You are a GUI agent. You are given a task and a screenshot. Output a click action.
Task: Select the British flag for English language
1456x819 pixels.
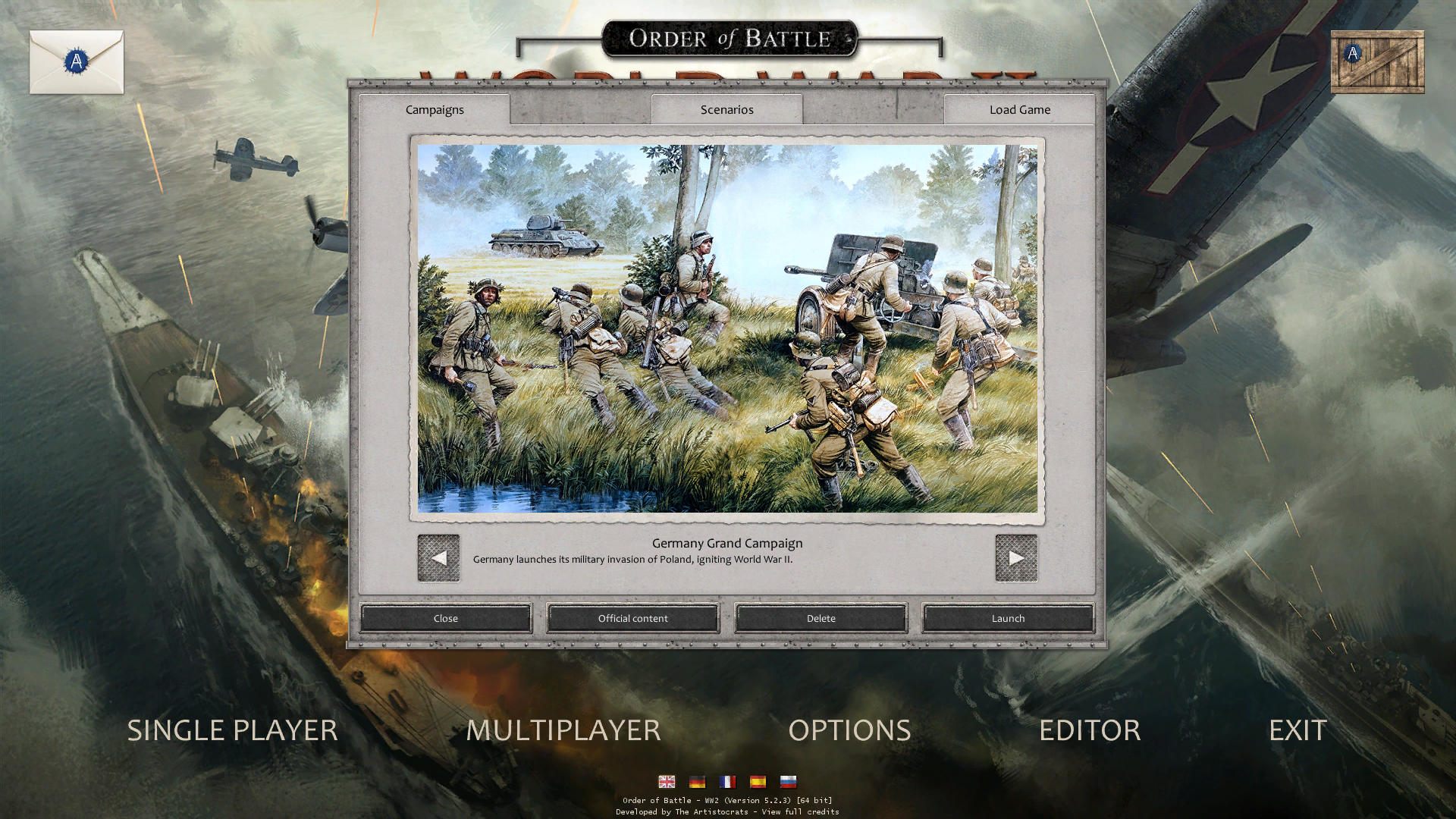[x=667, y=780]
